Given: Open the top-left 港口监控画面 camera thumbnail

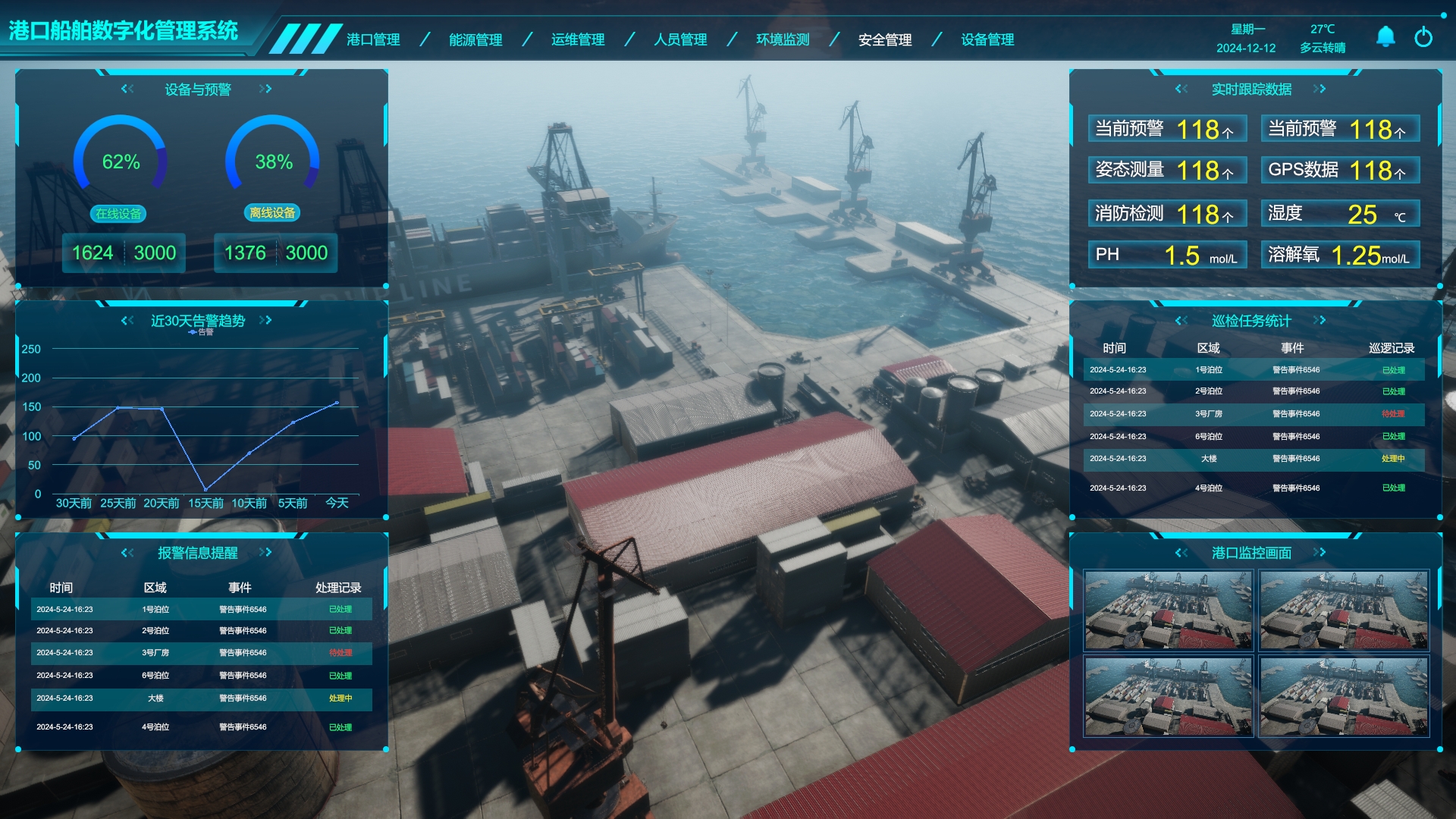Looking at the screenshot, I should pyautogui.click(x=1169, y=610).
